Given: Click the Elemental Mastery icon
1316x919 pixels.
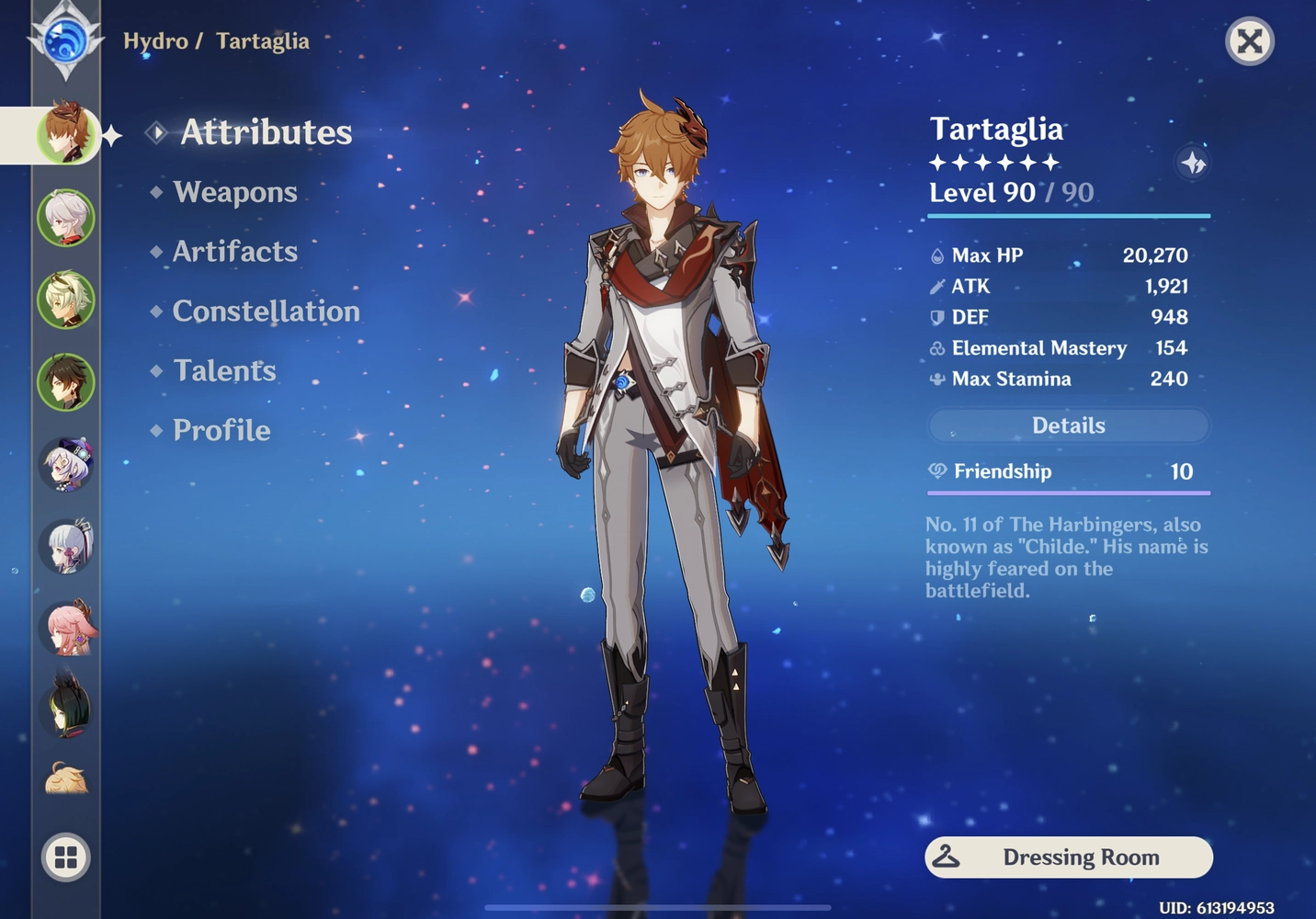Looking at the screenshot, I should pos(936,347).
